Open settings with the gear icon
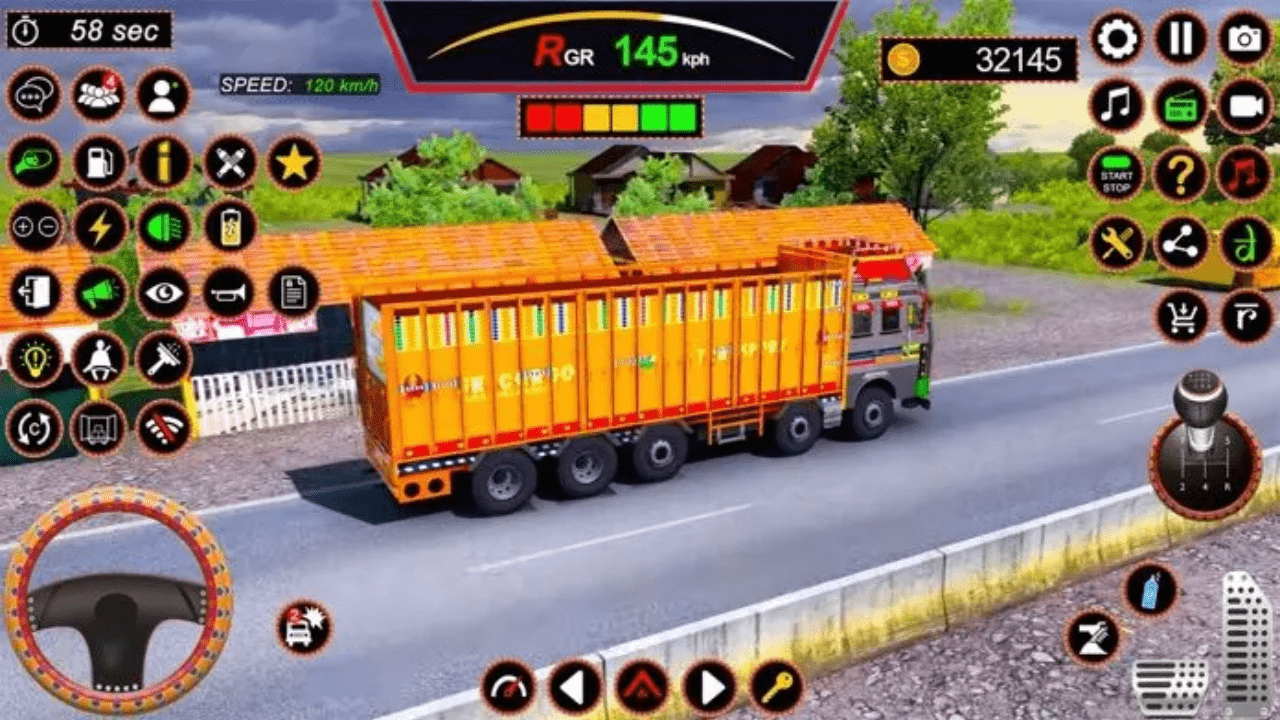The width and height of the screenshot is (1280, 720). (1117, 38)
